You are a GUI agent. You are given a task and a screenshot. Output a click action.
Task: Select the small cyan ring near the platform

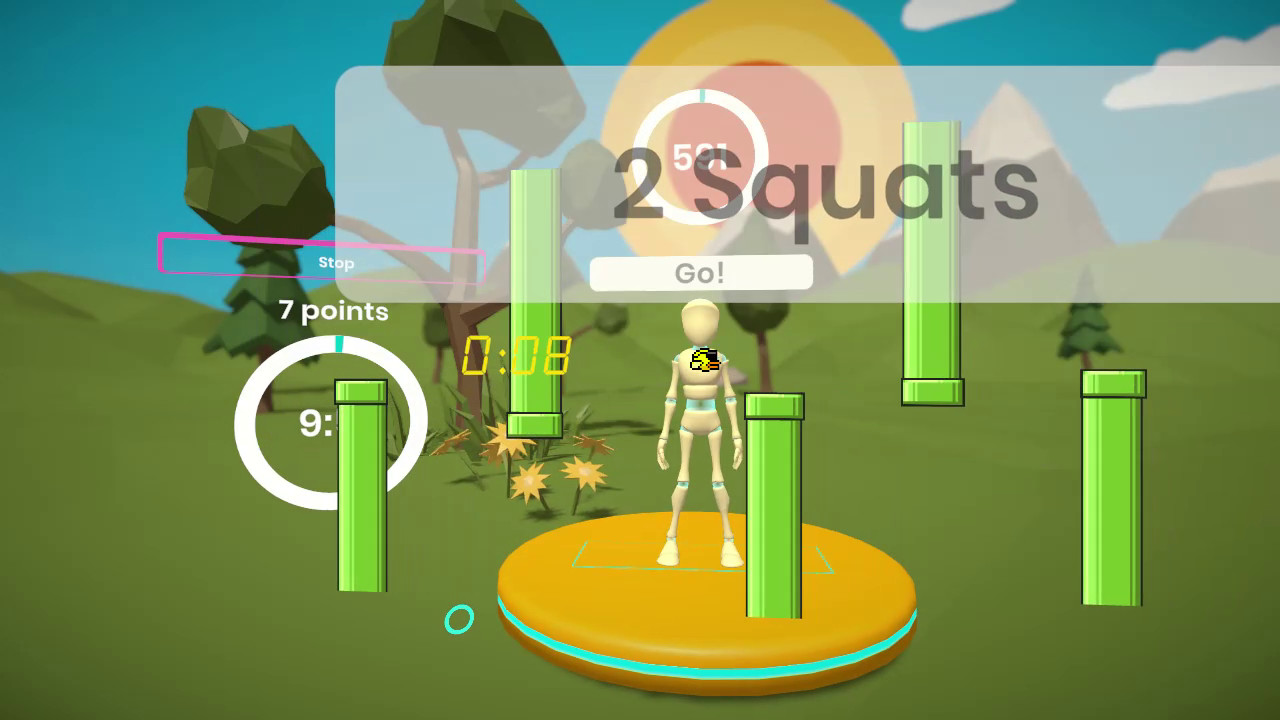pyautogui.click(x=458, y=620)
